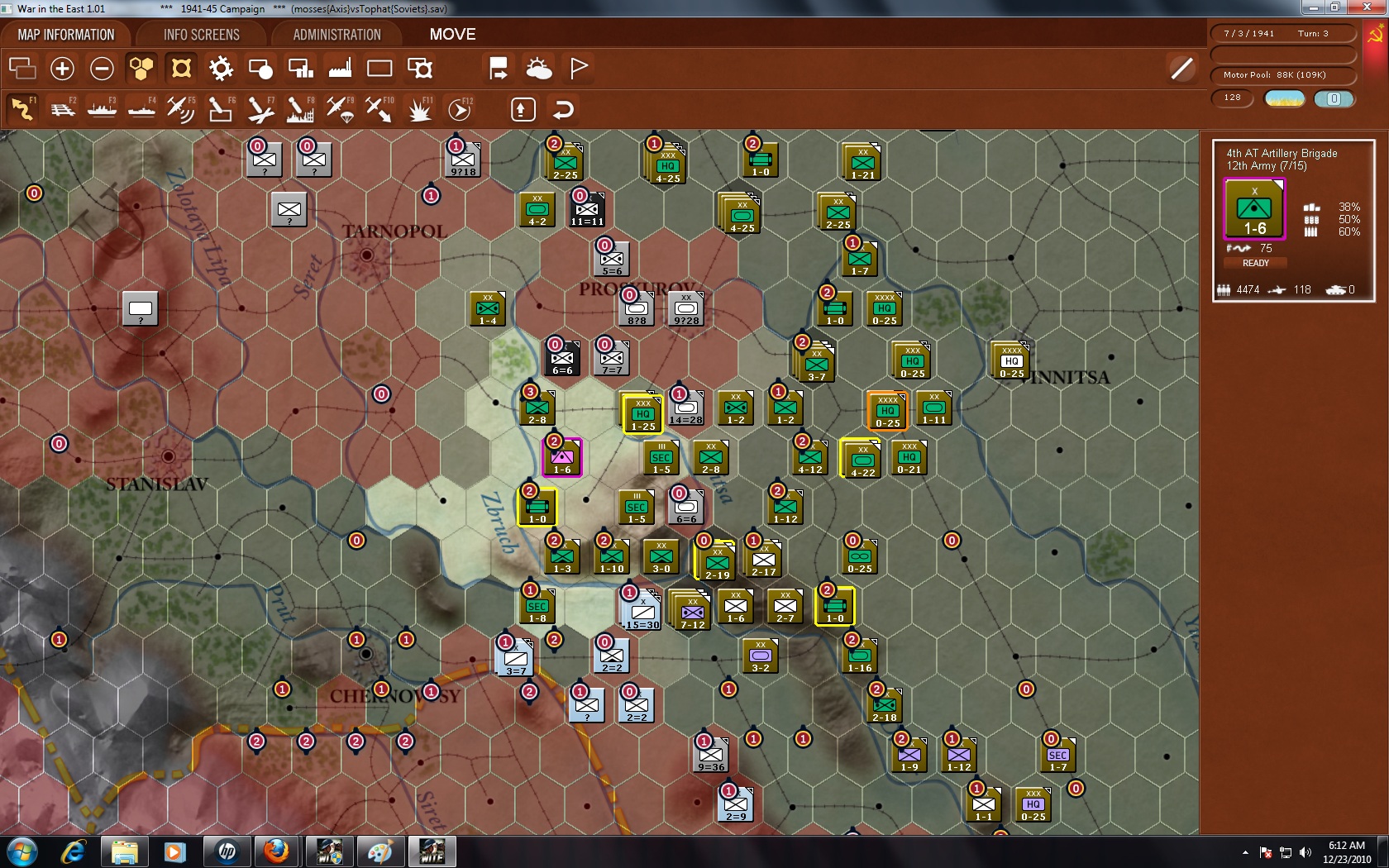Select the 4th AT Artillery Brigade counter thumbnail
The height and width of the screenshot is (868, 1389).
(1254, 208)
